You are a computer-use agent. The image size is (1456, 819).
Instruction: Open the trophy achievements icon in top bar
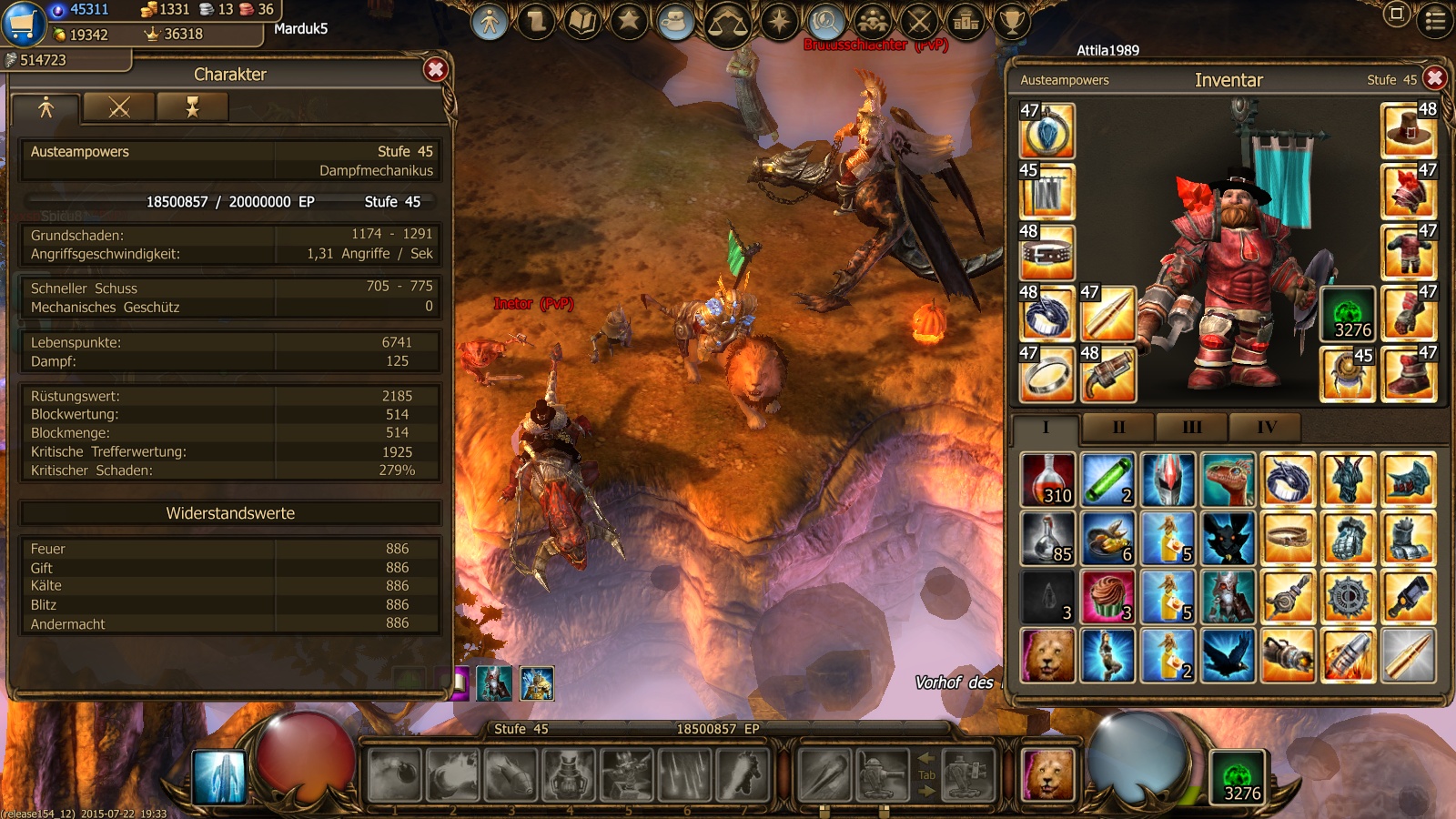click(1011, 20)
